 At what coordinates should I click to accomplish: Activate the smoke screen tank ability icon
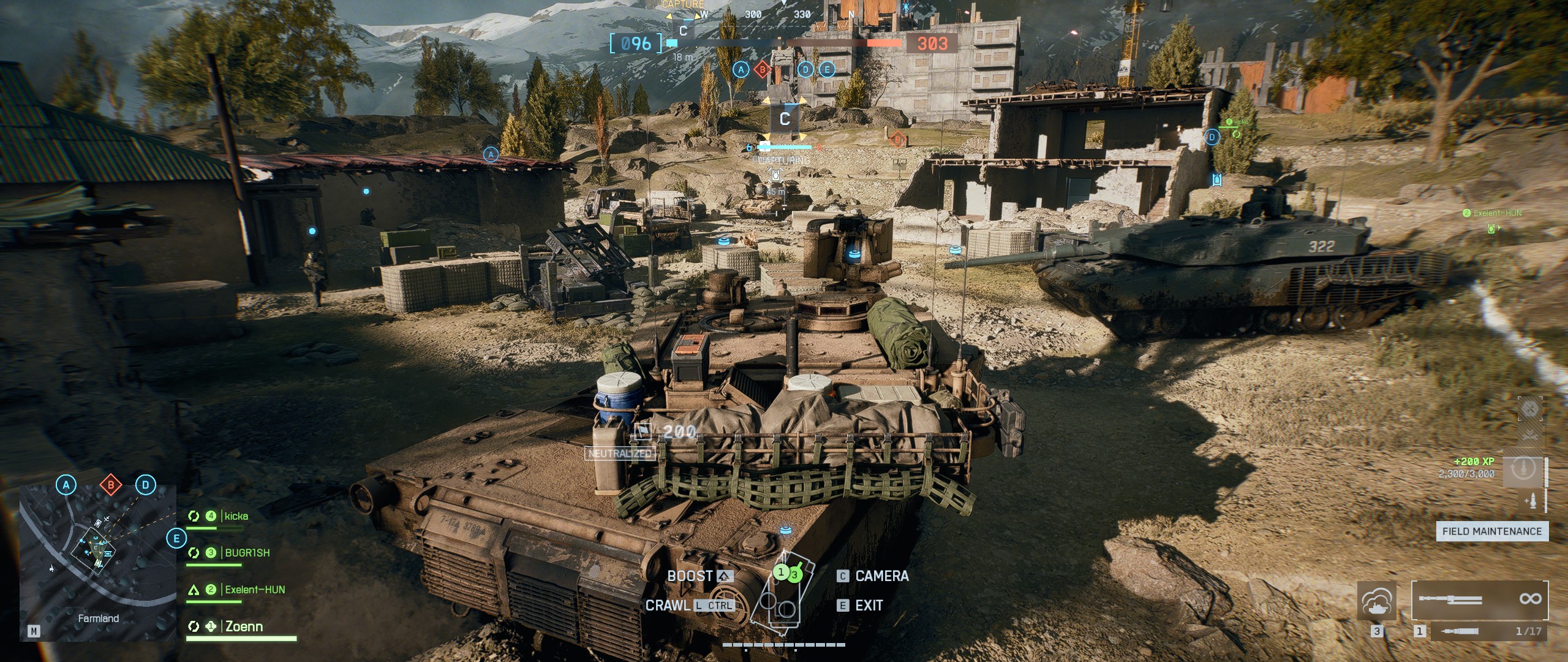1377,601
